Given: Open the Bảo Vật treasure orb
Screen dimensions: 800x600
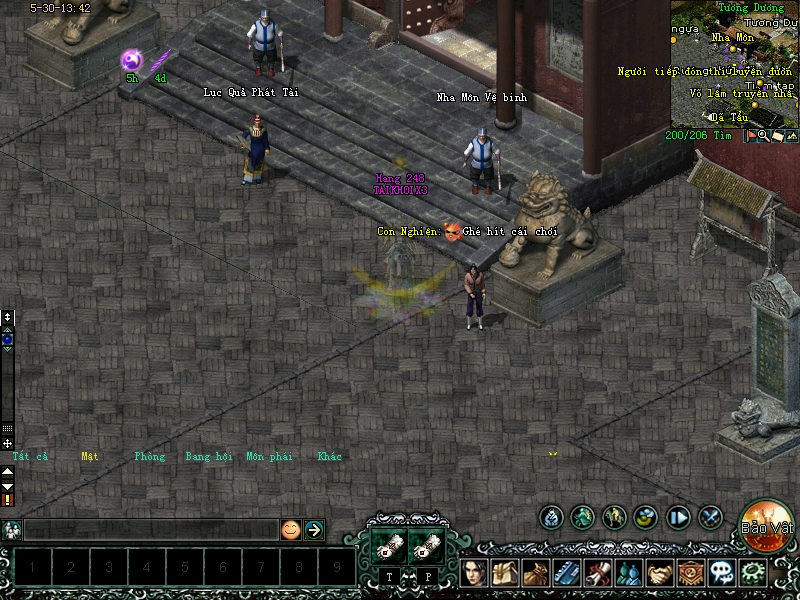Looking at the screenshot, I should (x=767, y=524).
